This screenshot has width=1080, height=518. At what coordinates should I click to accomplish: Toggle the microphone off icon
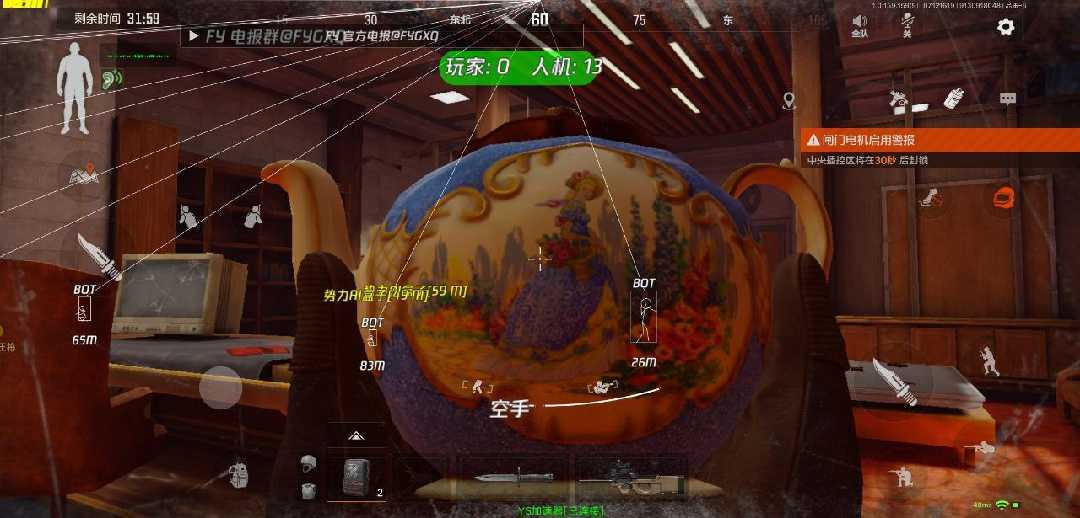907,24
